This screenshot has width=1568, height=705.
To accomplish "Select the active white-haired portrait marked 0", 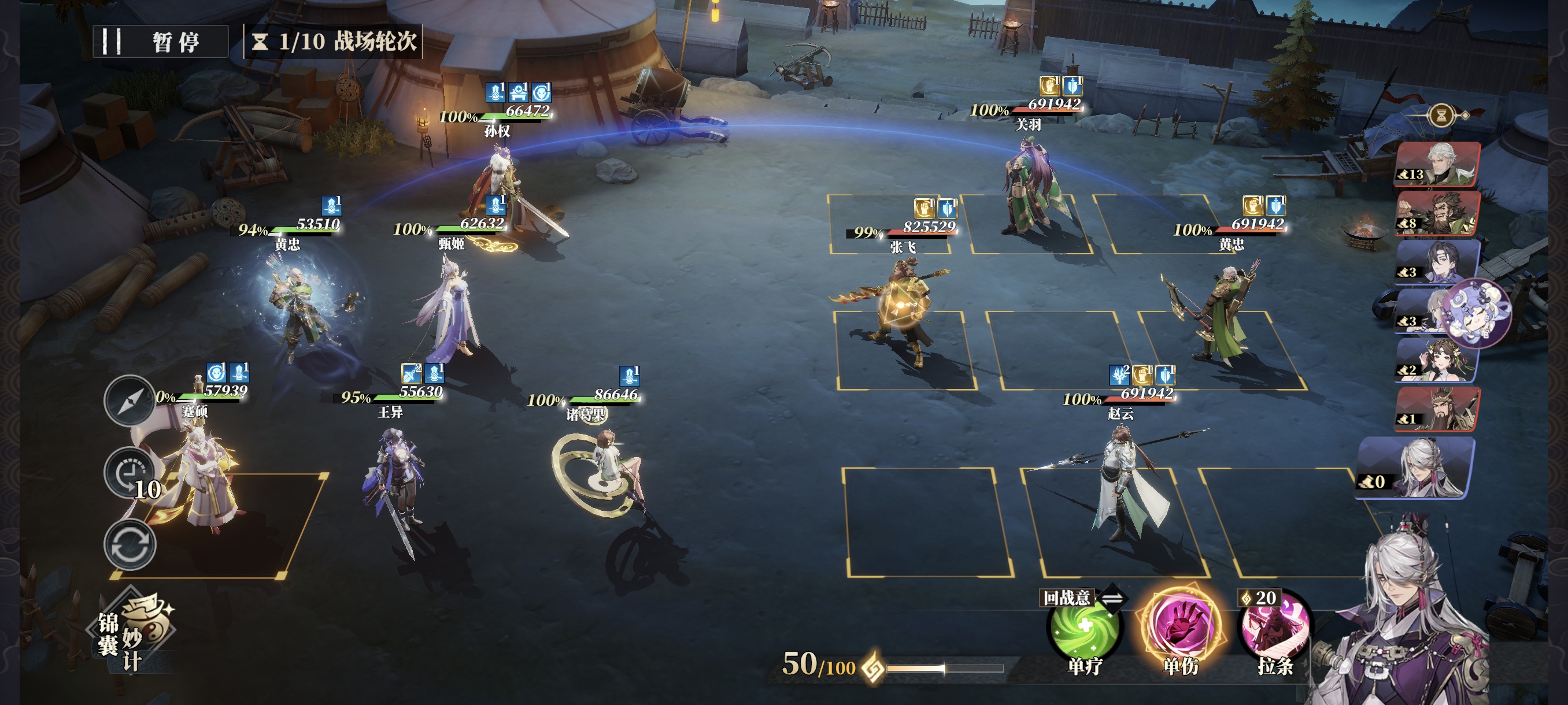I will point(1415,469).
